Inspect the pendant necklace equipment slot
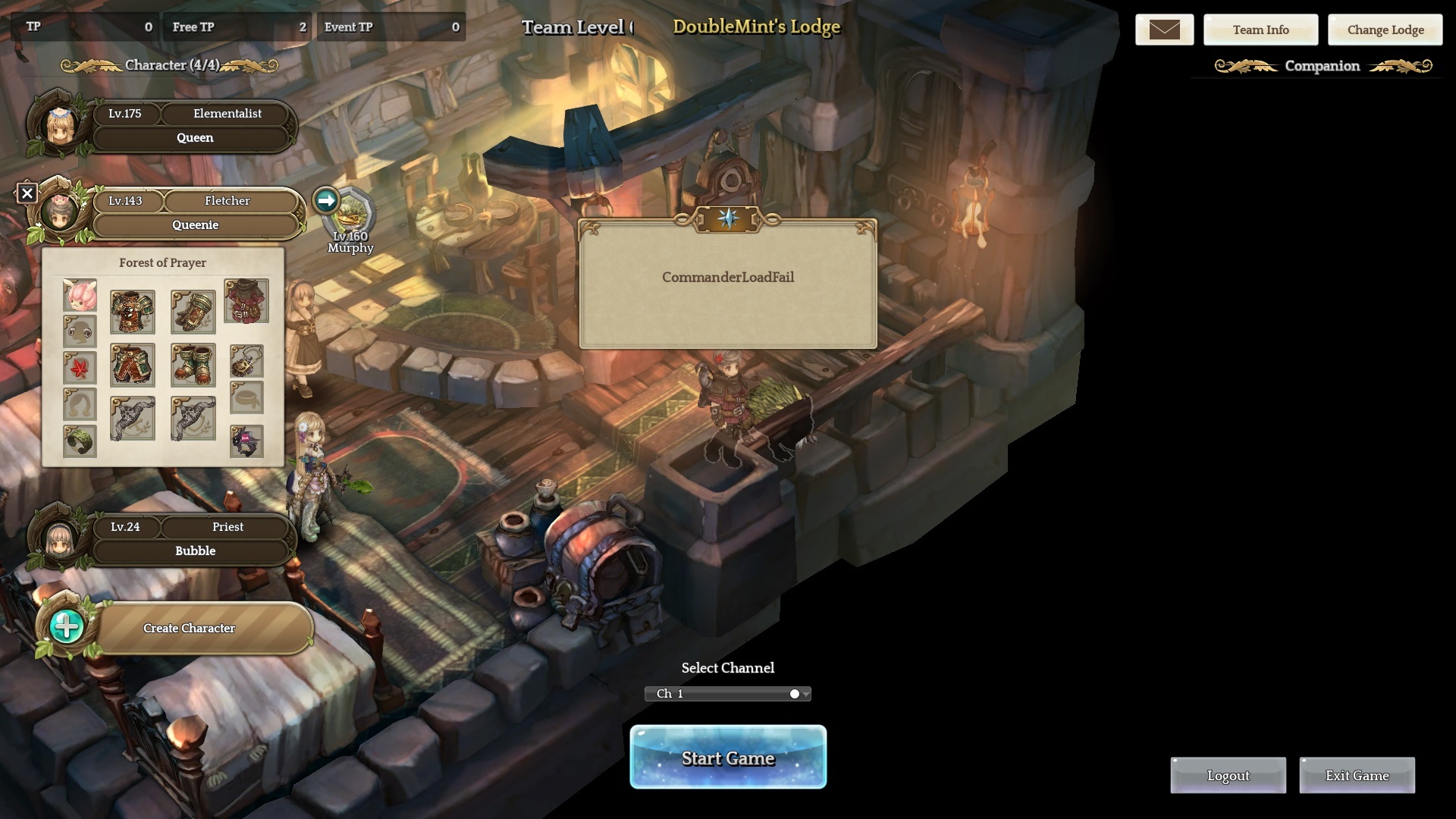1456x819 pixels. click(x=246, y=361)
